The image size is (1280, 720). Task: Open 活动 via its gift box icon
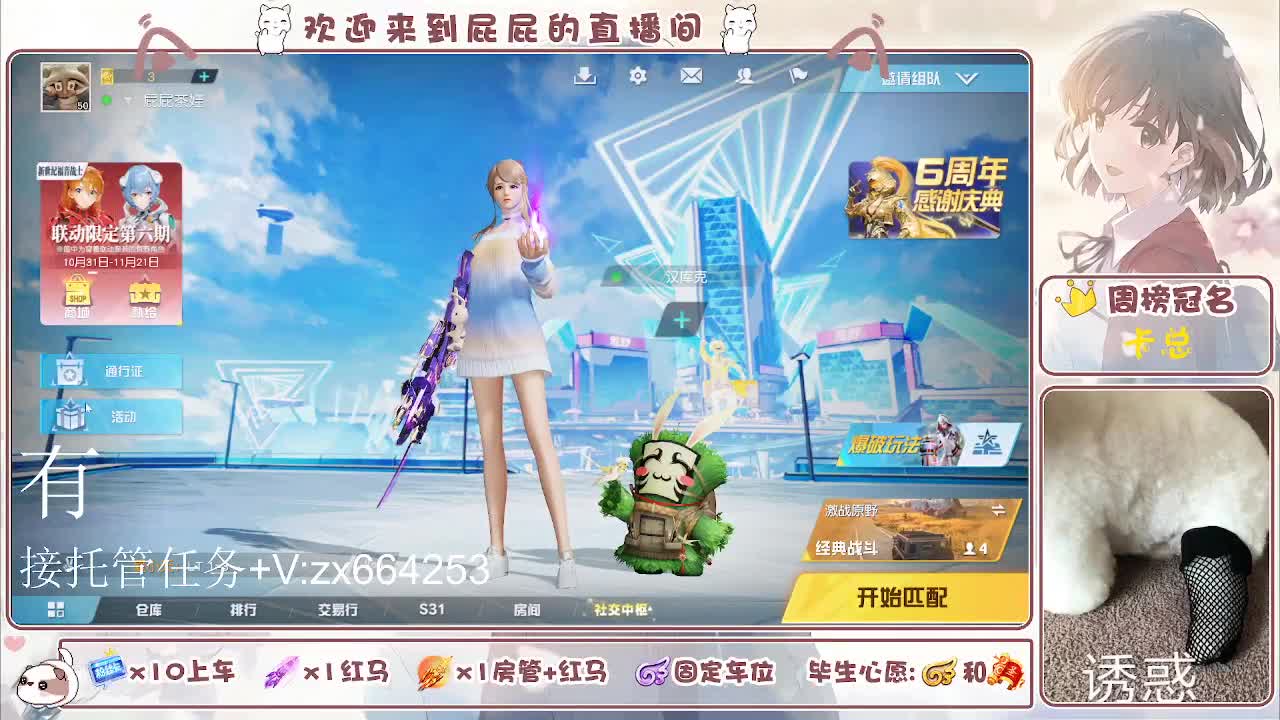pos(69,417)
